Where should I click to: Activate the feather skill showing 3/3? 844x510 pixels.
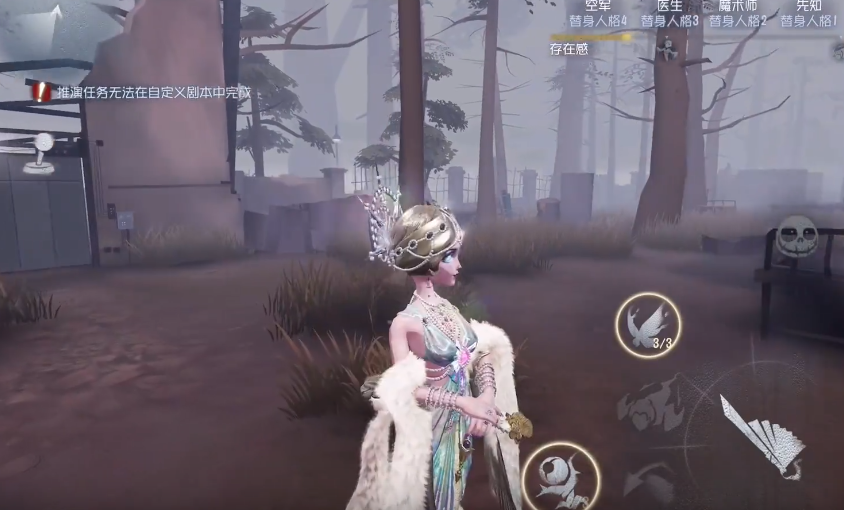pos(648,325)
